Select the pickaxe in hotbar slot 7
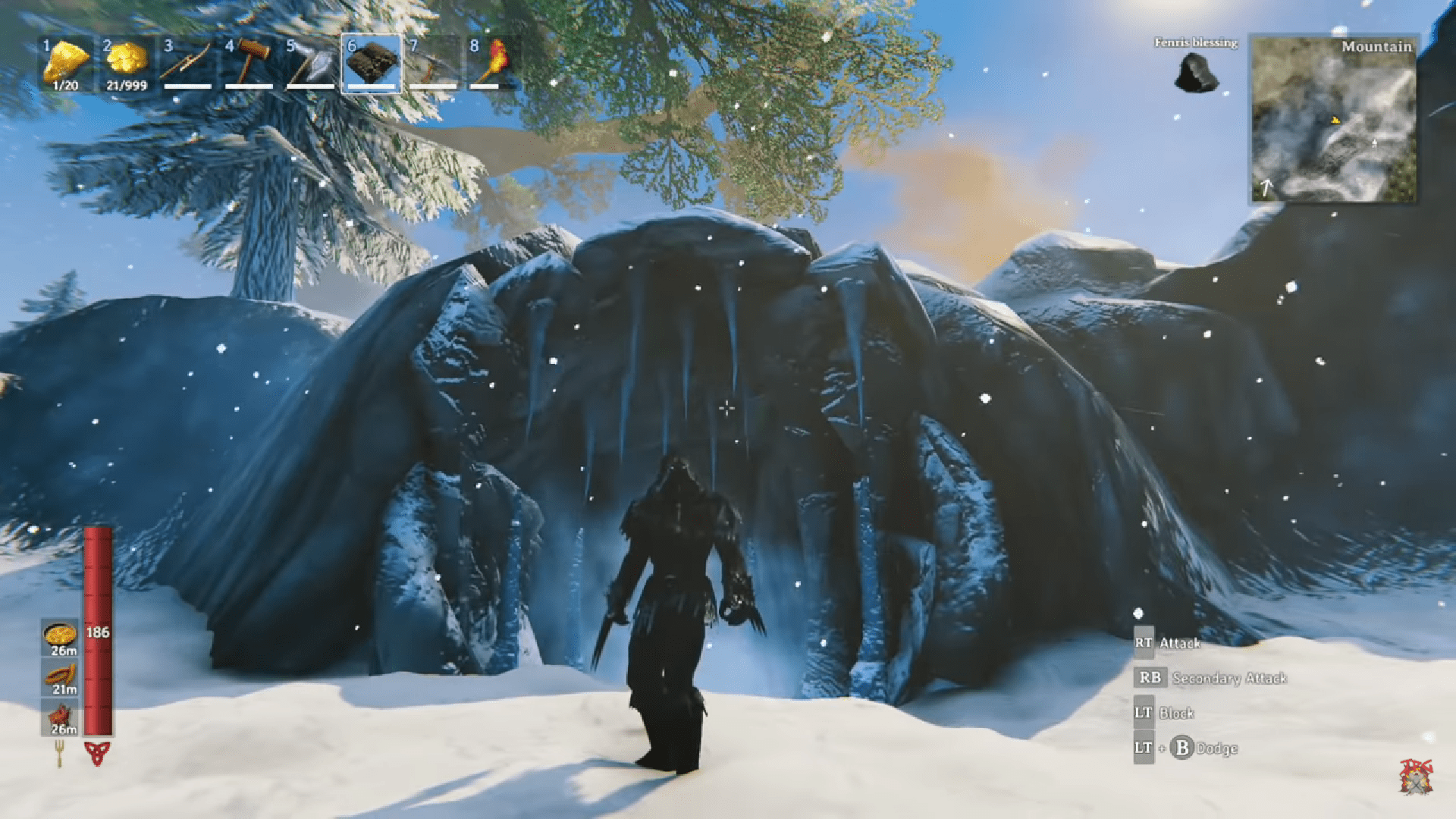The width and height of the screenshot is (1456, 819). click(x=433, y=62)
